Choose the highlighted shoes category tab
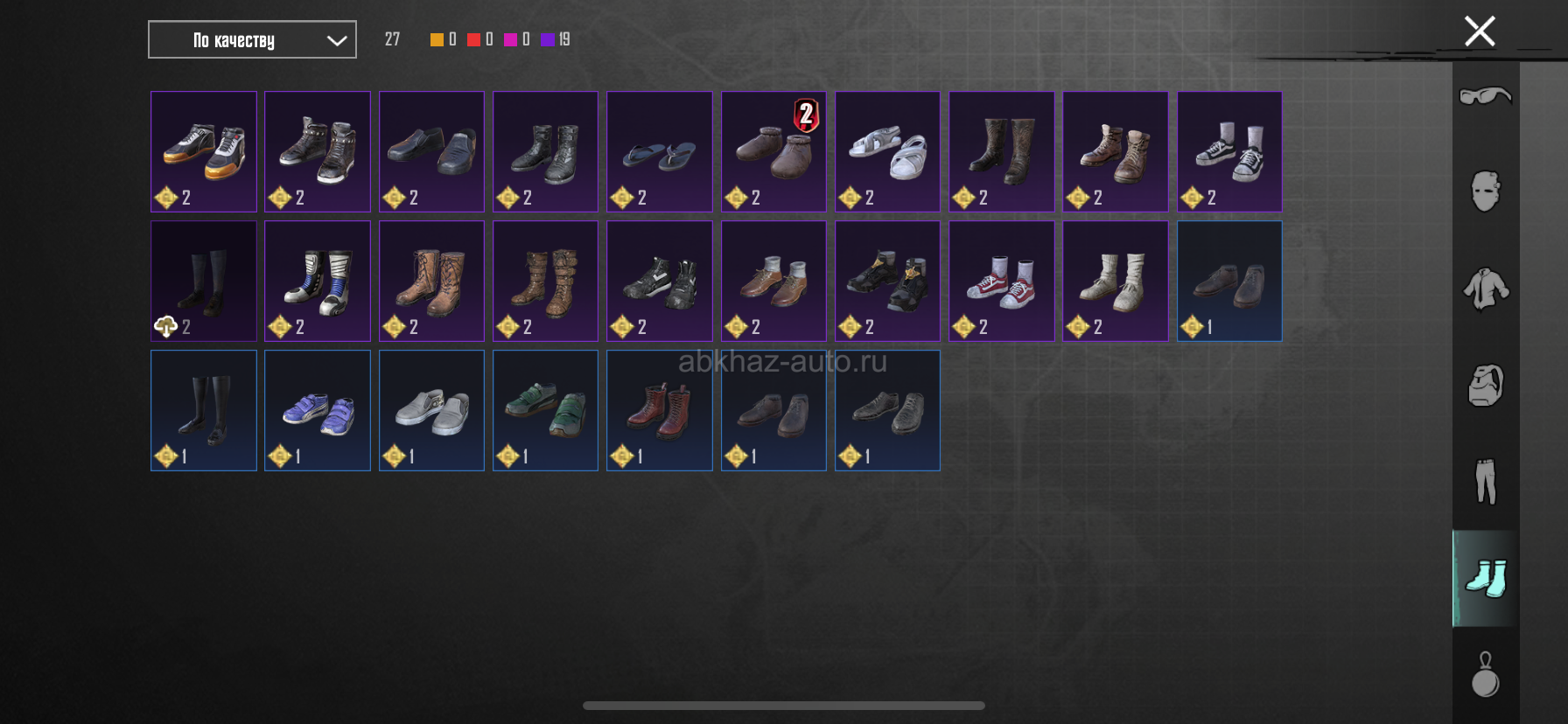The width and height of the screenshot is (1568, 724). (1485, 578)
